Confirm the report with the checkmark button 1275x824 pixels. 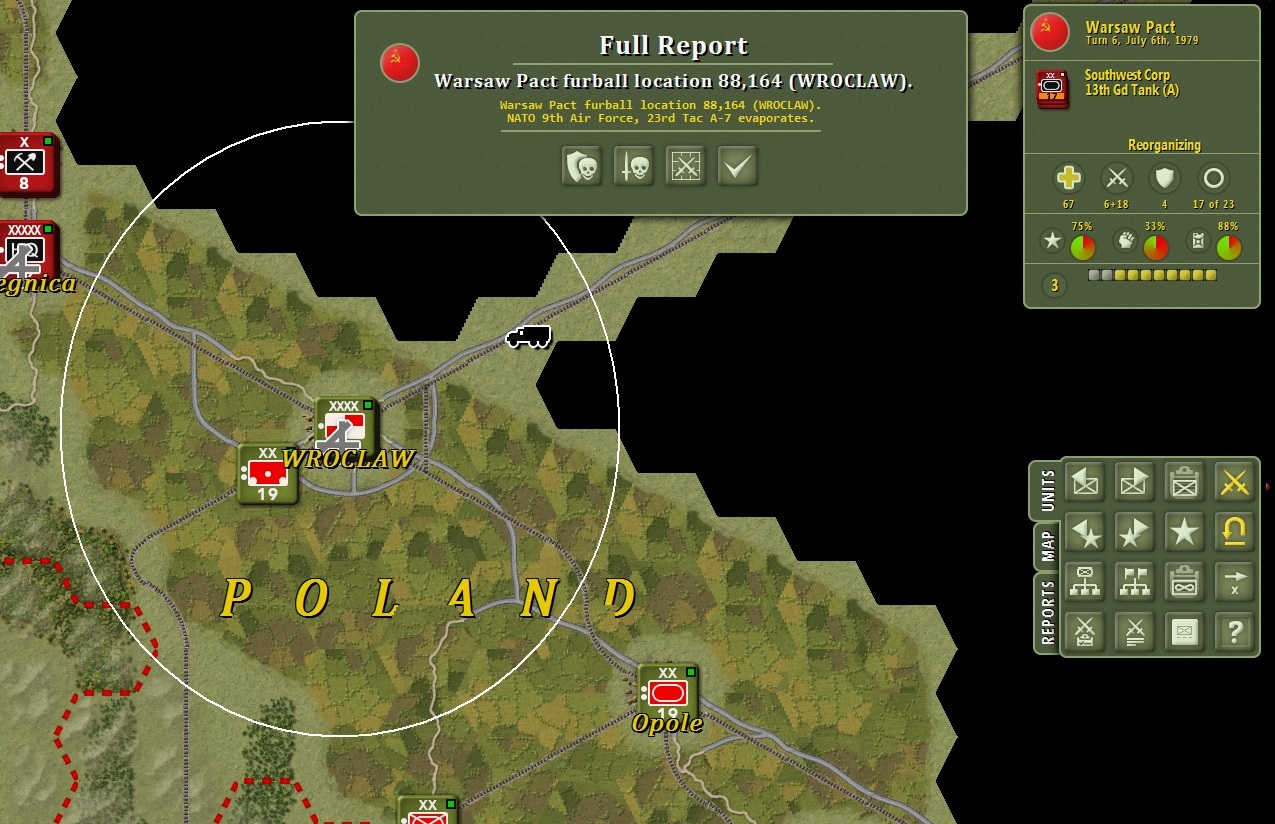[737, 166]
